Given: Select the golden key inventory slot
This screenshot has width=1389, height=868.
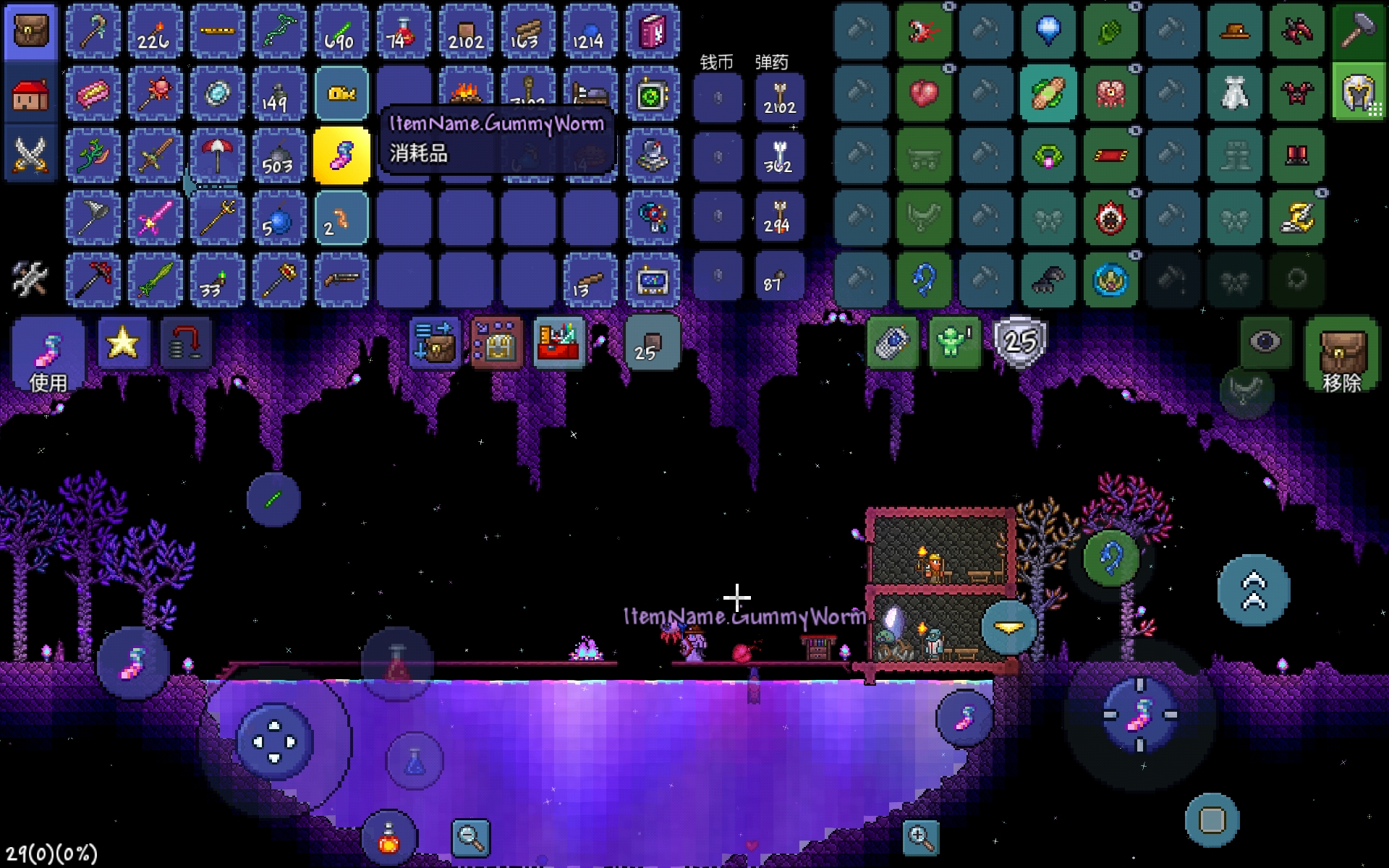Looking at the screenshot, I should [x=341, y=94].
